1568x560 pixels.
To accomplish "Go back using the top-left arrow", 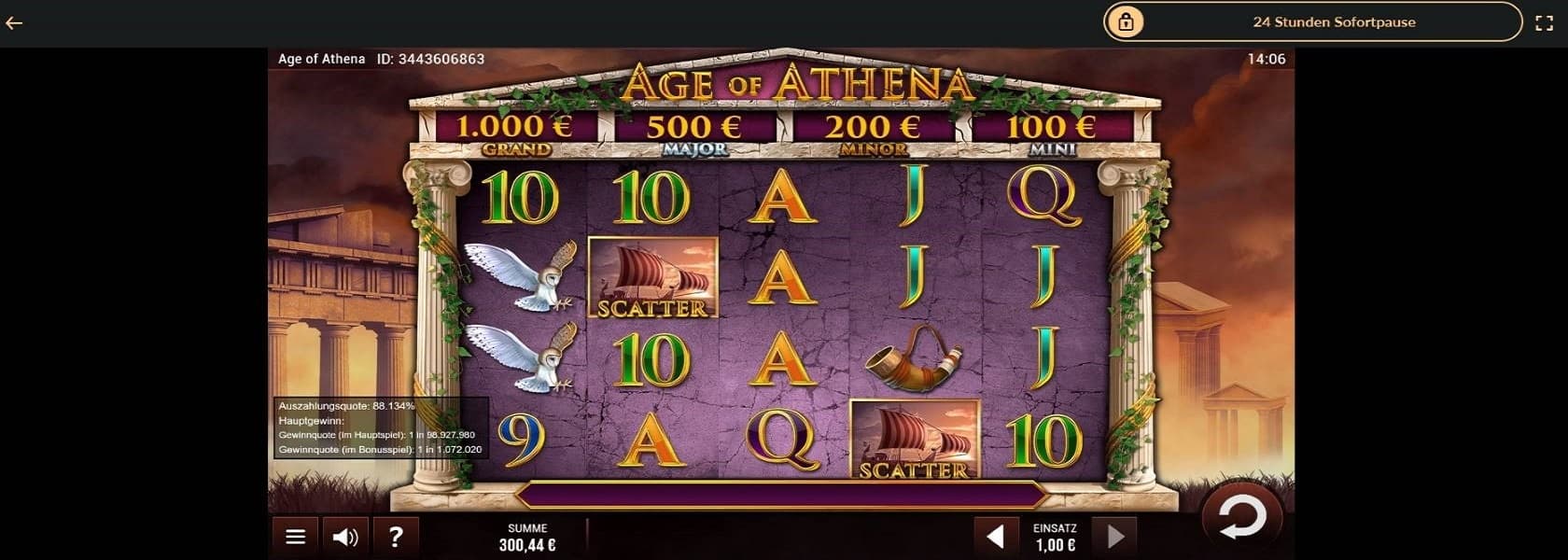I will [x=14, y=22].
